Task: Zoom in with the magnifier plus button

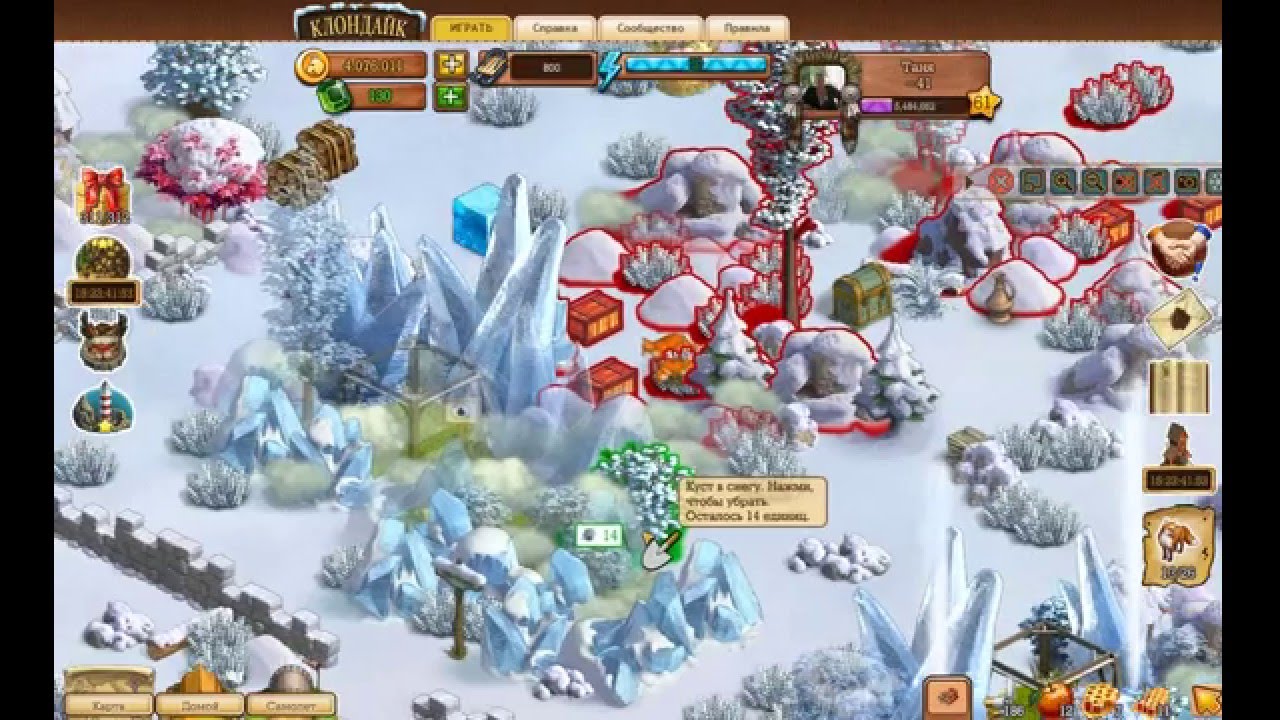Action: point(1063,181)
